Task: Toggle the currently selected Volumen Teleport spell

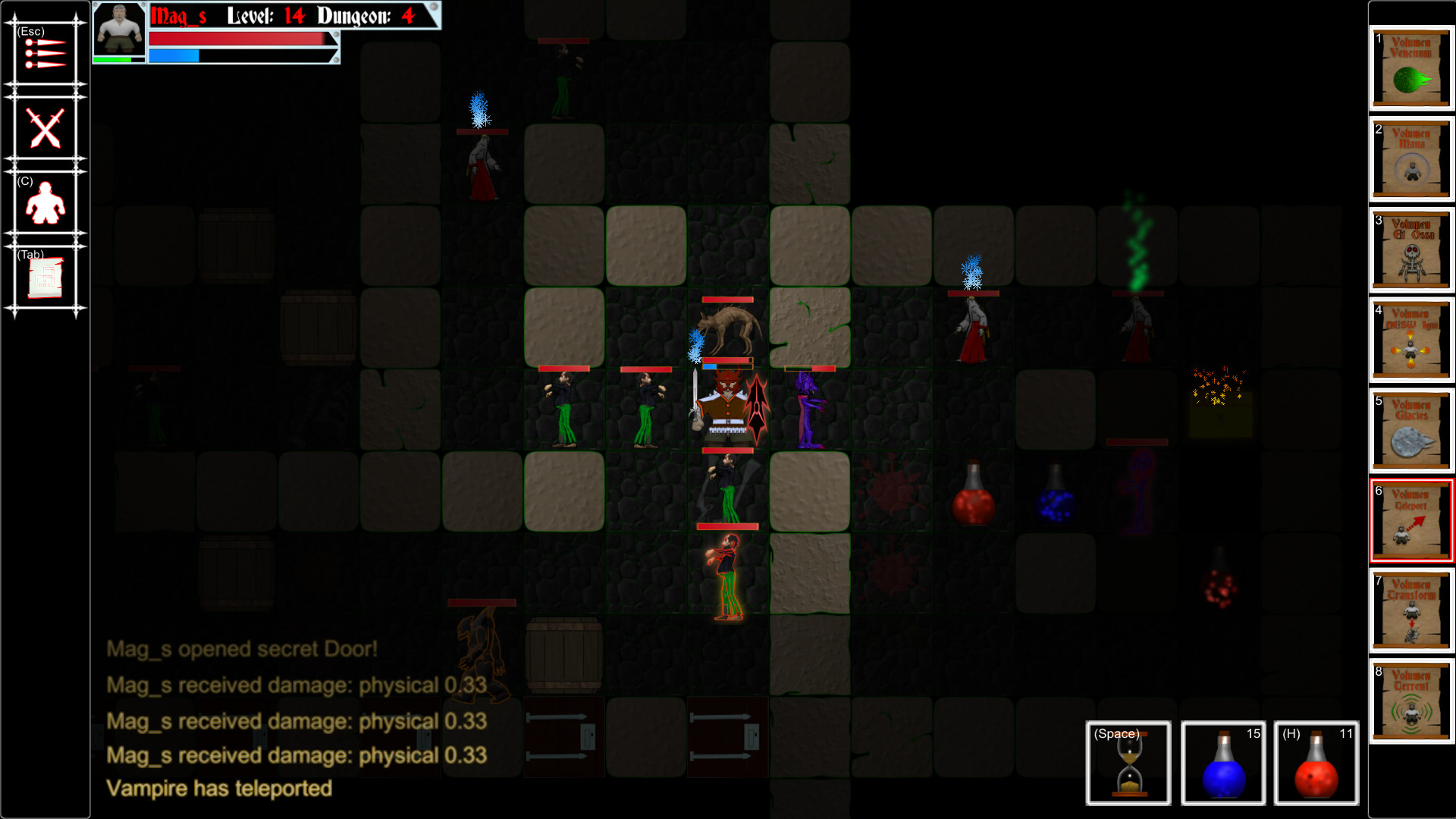Action: (1410, 522)
